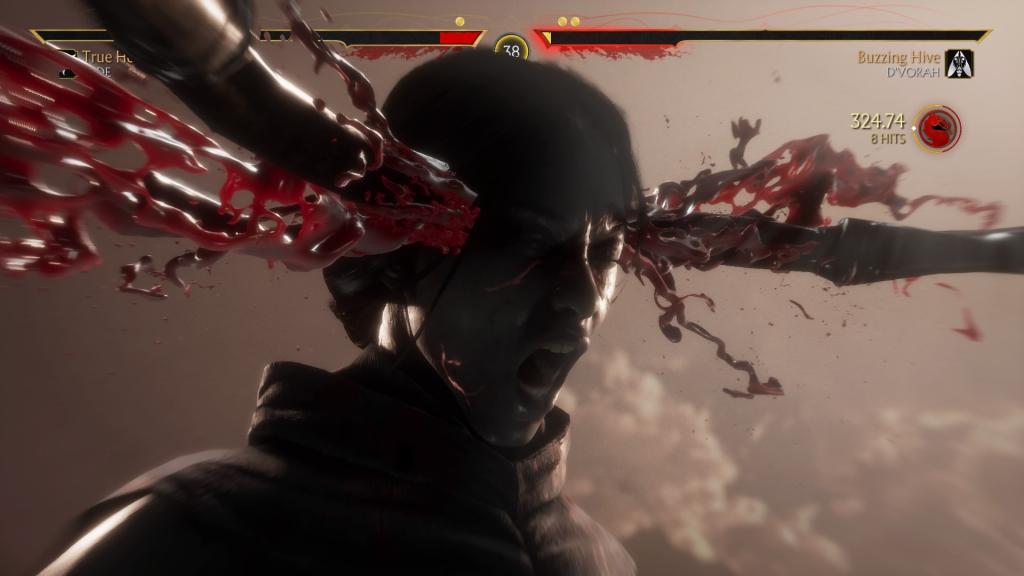Image resolution: width=1024 pixels, height=576 pixels.
Task: Click D'Vorah's Buzzing Hive variation icon
Action: pos(960,64)
